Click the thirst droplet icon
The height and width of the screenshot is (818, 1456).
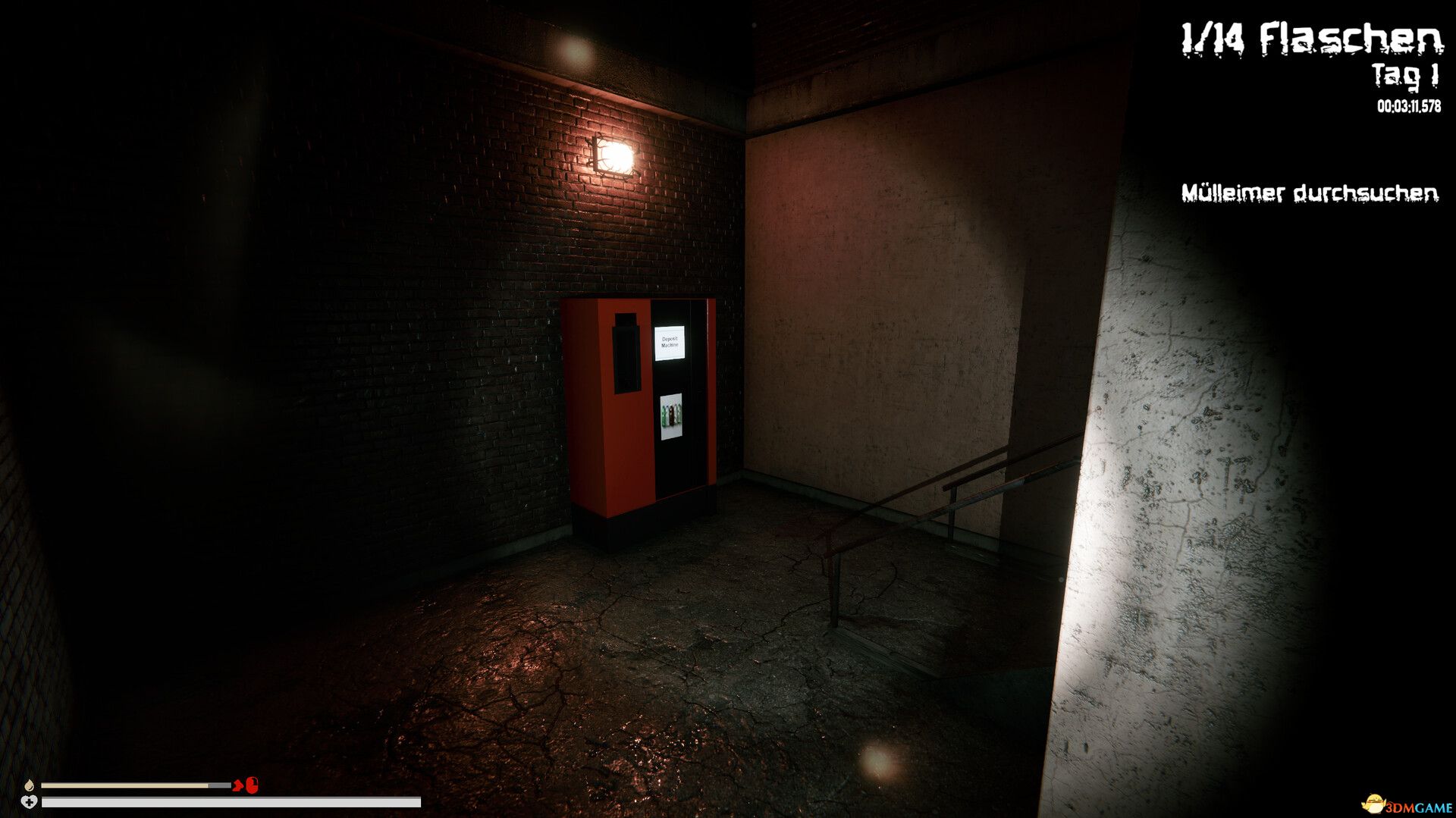point(29,785)
